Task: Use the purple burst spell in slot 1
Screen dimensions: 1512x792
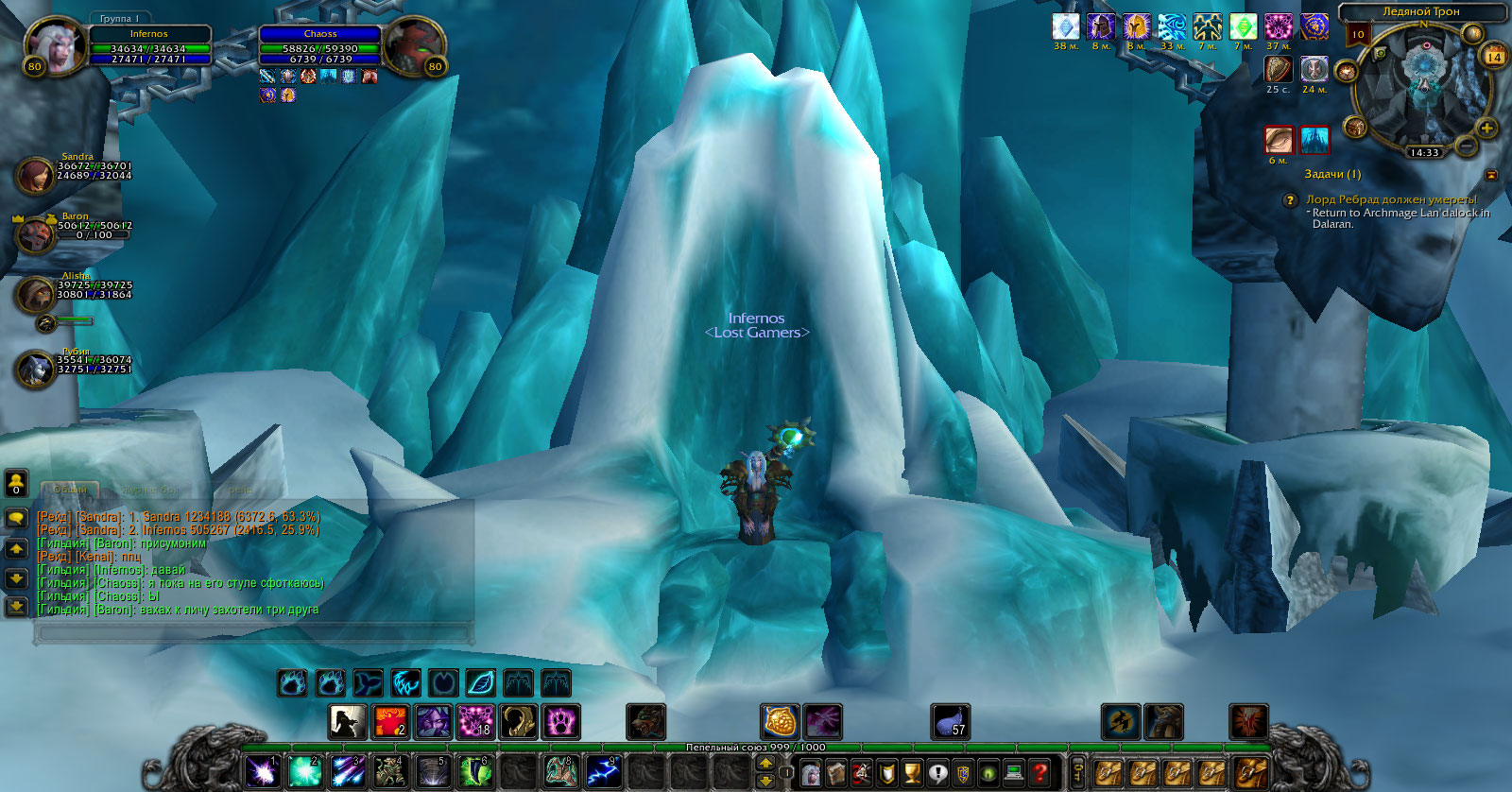Action: pyautogui.click(x=262, y=772)
